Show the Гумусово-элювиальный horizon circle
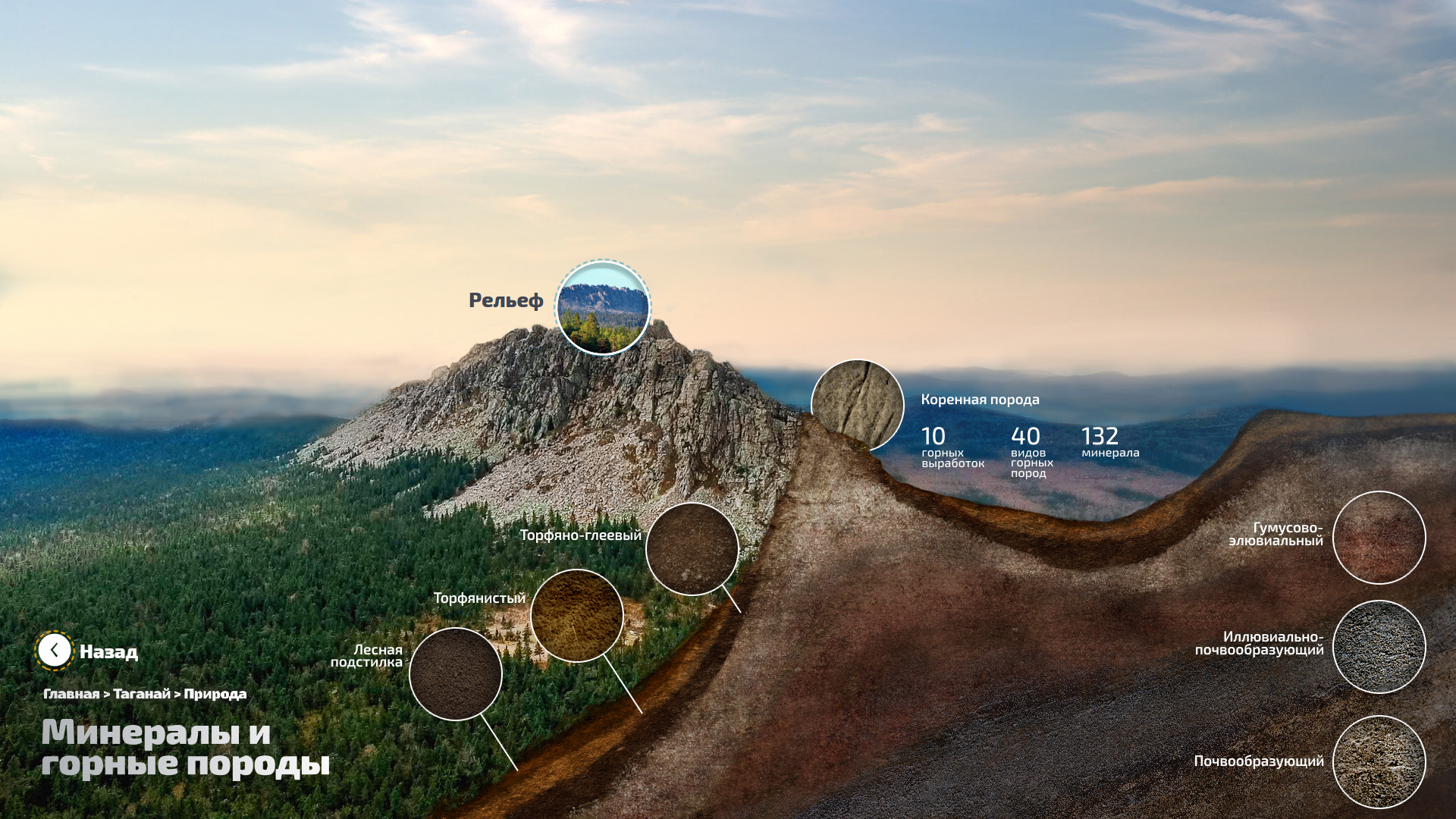 pos(1379,538)
